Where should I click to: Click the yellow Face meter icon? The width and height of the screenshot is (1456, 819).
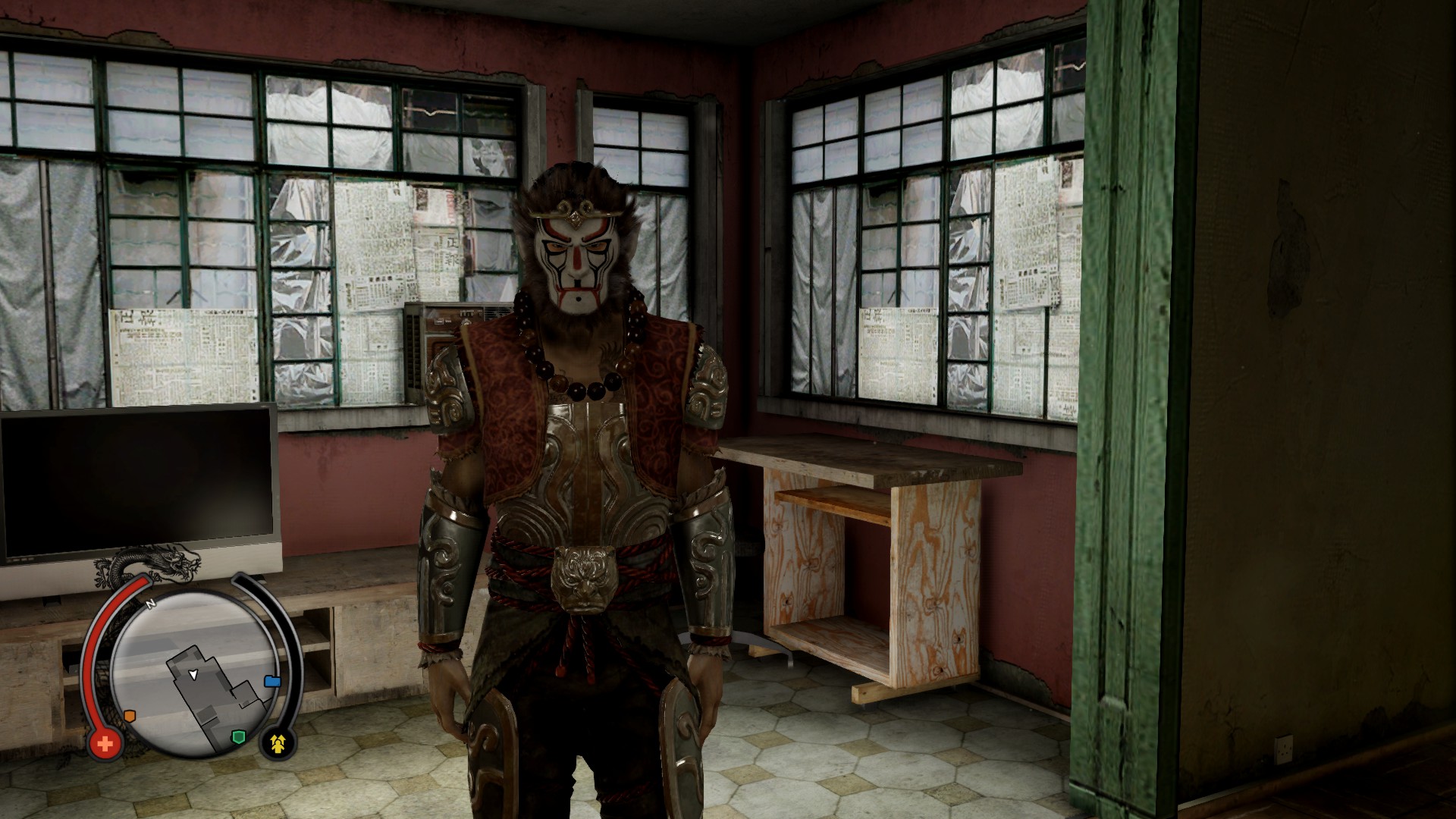click(278, 744)
